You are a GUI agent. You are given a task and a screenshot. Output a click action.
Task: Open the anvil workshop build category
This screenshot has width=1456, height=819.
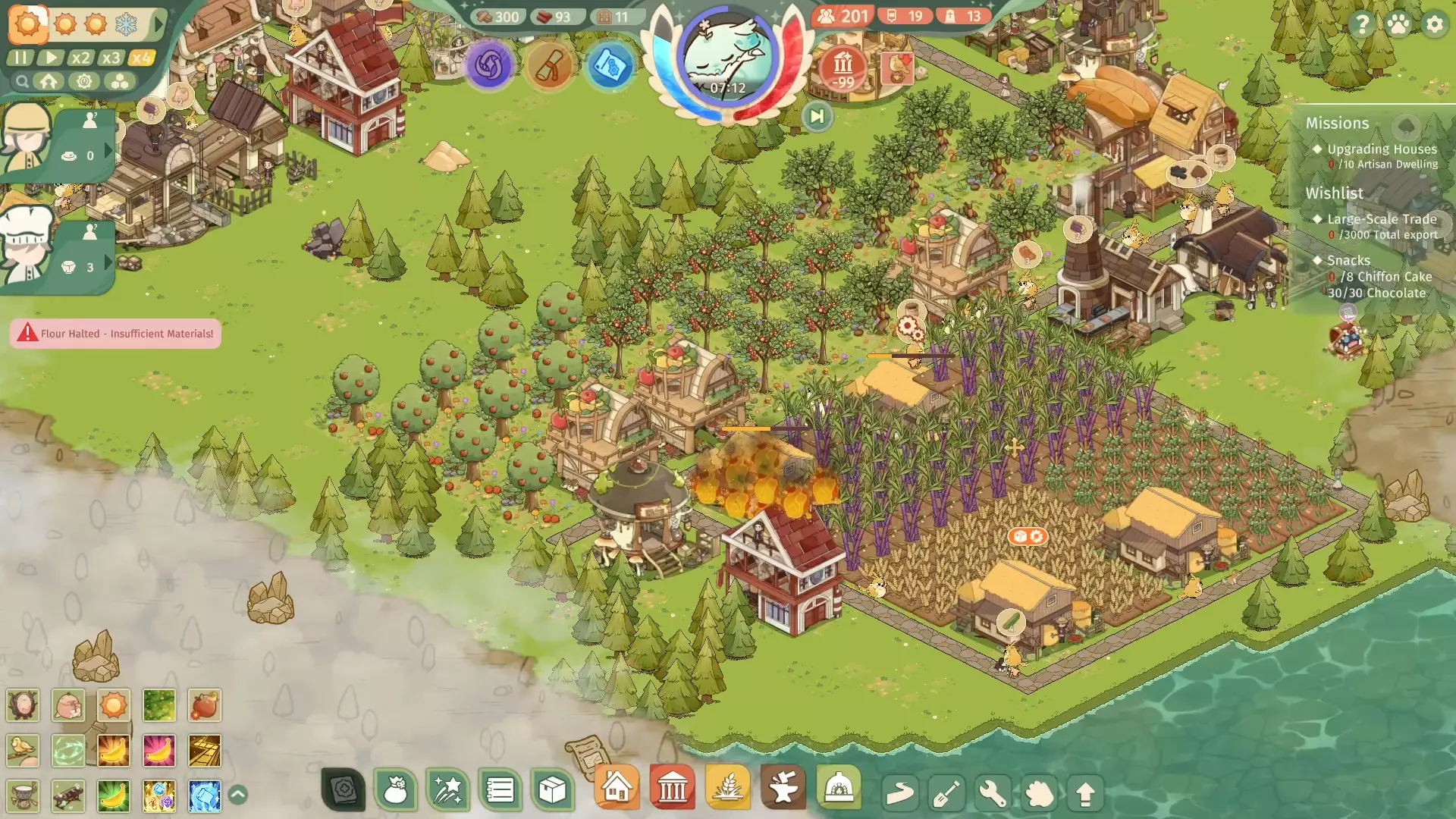click(783, 788)
